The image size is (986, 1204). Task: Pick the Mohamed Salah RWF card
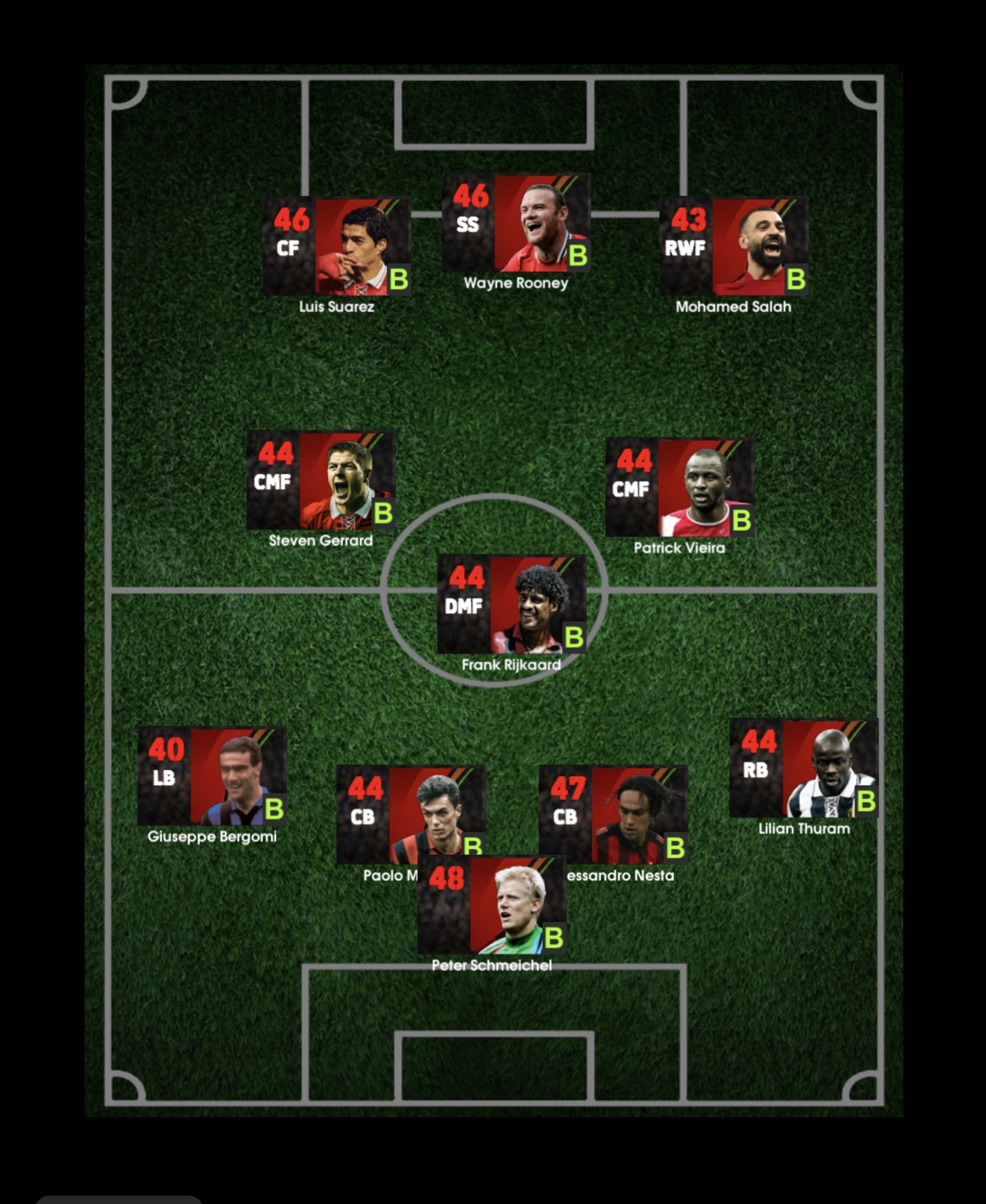tap(733, 247)
